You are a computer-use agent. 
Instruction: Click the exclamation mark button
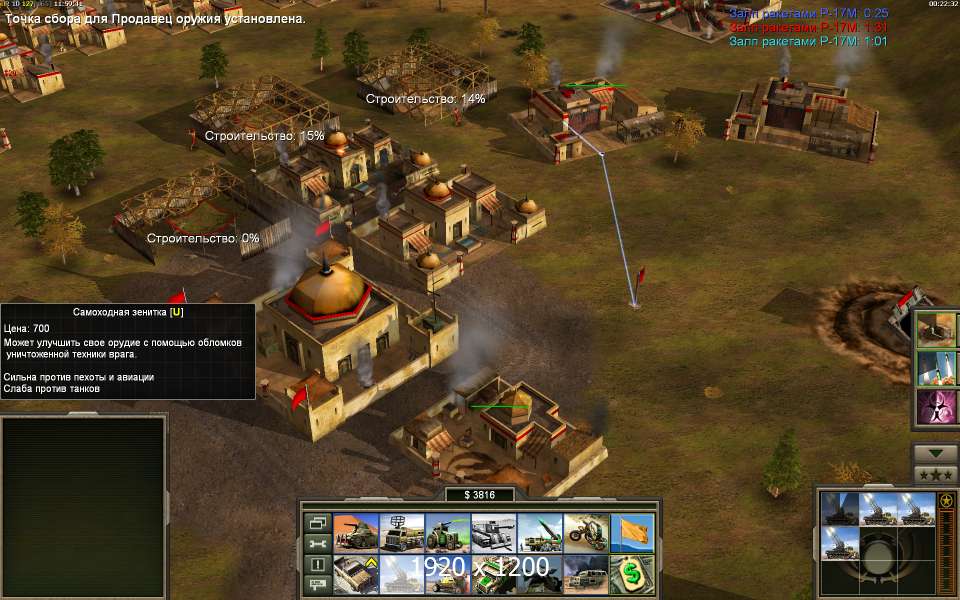click(x=318, y=565)
